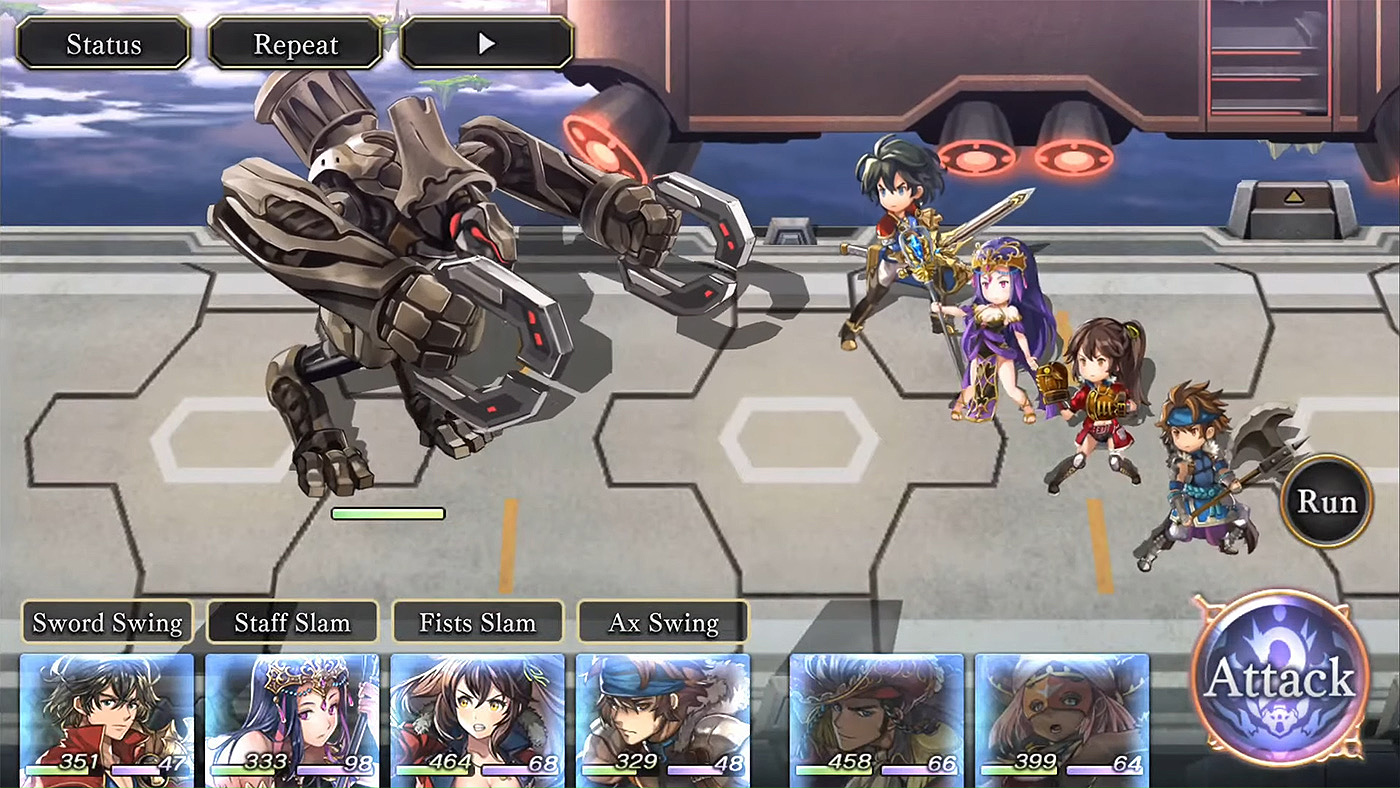This screenshot has height=788, width=1400.
Task: Flee battle using the Run button
Action: (x=1327, y=501)
